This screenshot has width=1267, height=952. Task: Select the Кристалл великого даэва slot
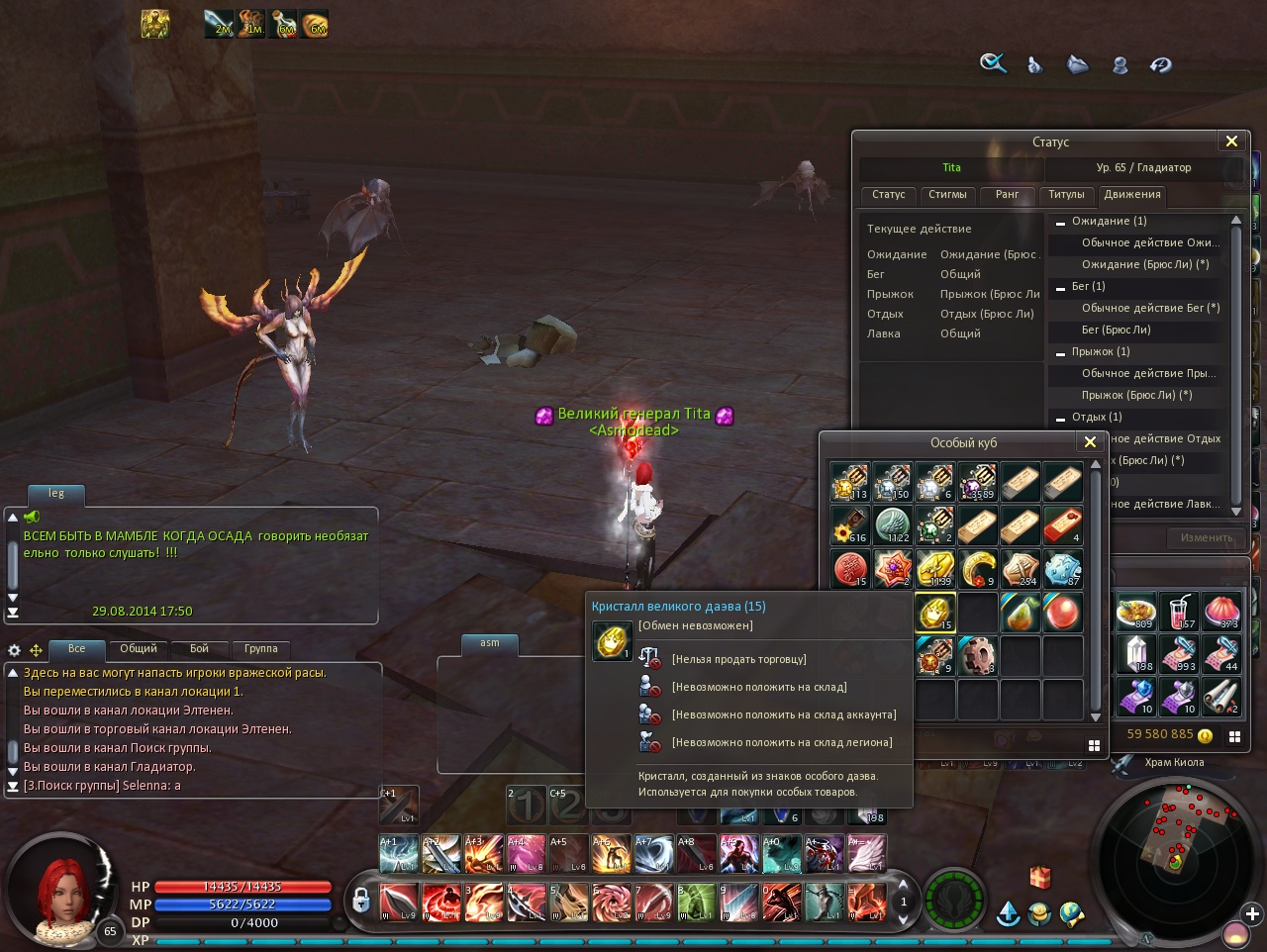click(934, 613)
